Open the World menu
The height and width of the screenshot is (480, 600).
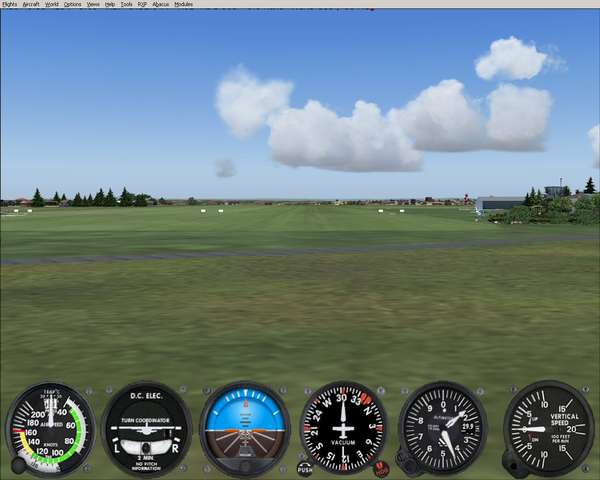(51, 4)
